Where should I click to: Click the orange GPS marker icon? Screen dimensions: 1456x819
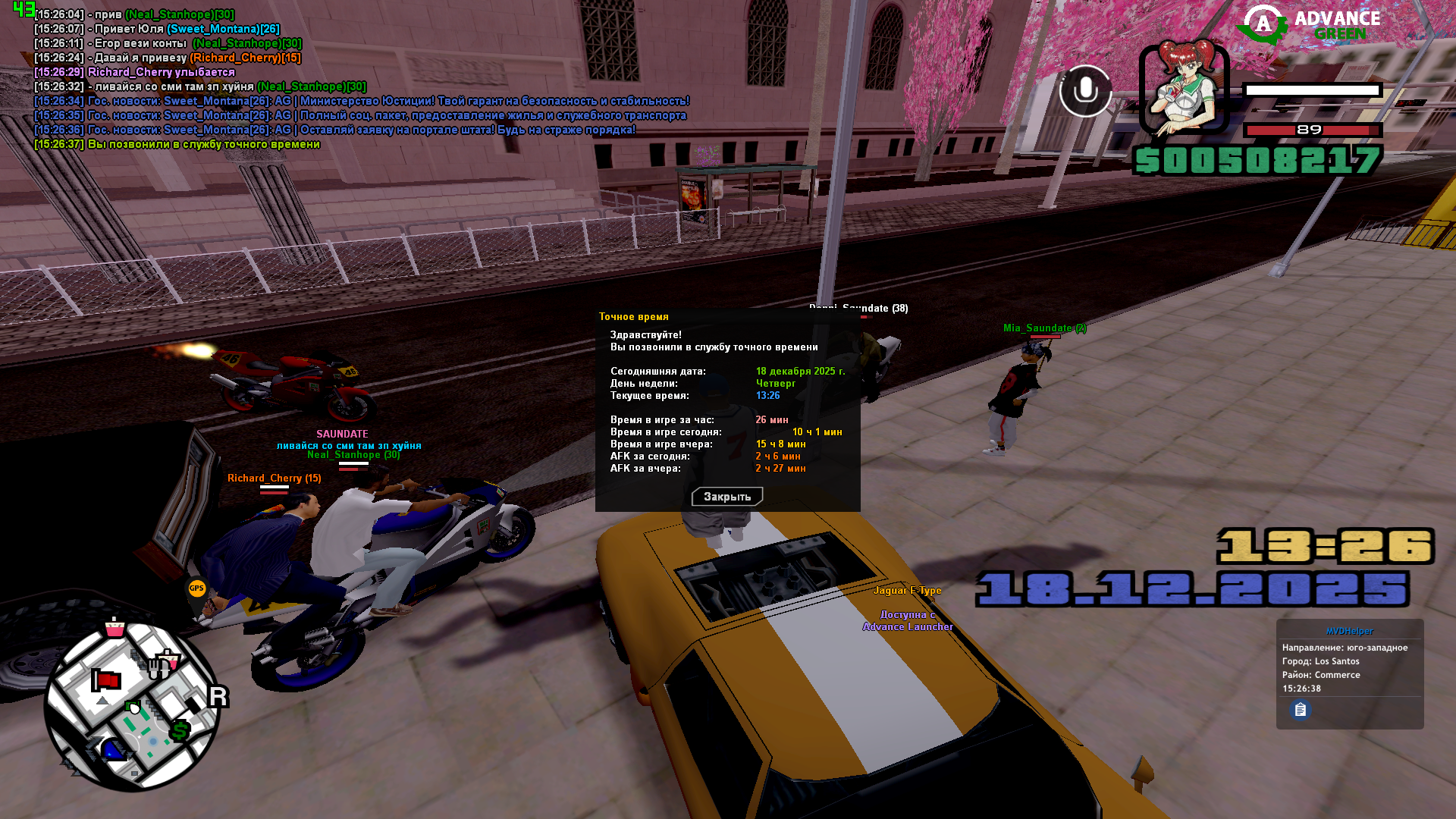point(197,588)
